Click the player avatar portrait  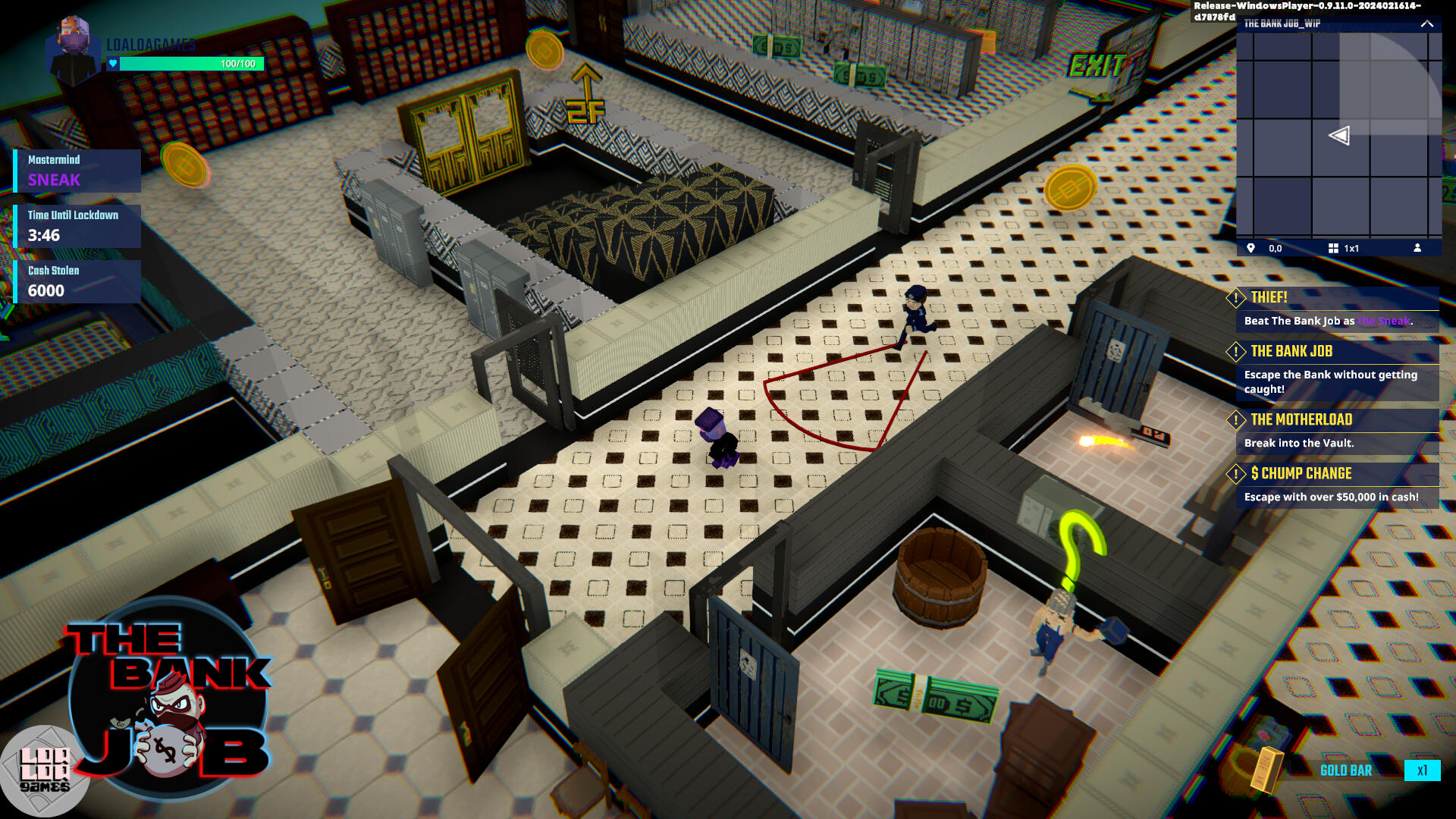(x=74, y=50)
